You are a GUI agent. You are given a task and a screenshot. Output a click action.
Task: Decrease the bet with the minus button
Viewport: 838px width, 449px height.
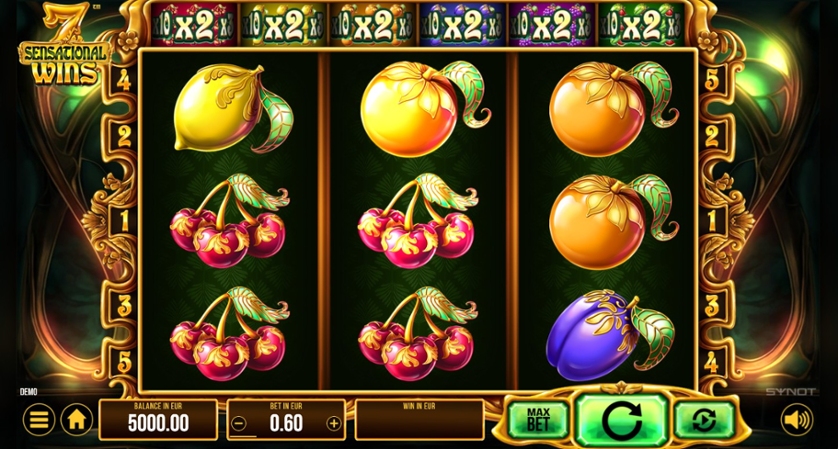point(238,423)
